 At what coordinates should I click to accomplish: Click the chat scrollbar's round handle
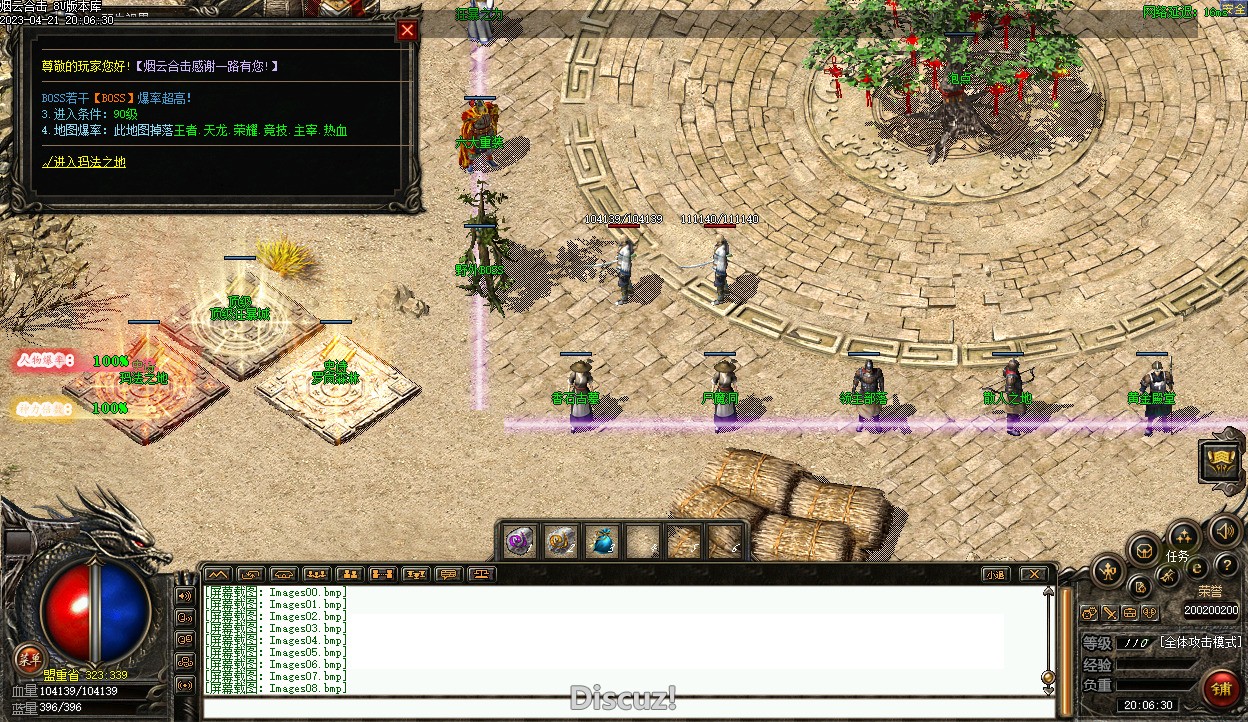click(x=1048, y=677)
